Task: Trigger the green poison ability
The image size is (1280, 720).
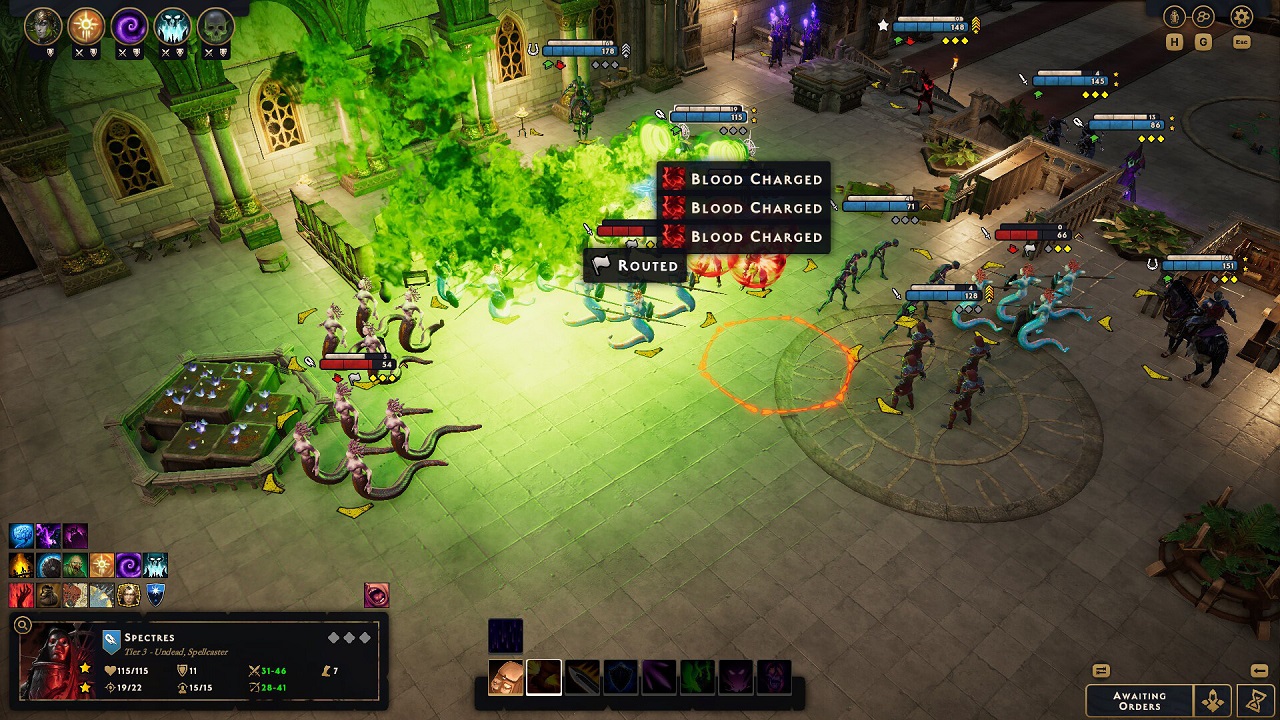Action: [694, 676]
